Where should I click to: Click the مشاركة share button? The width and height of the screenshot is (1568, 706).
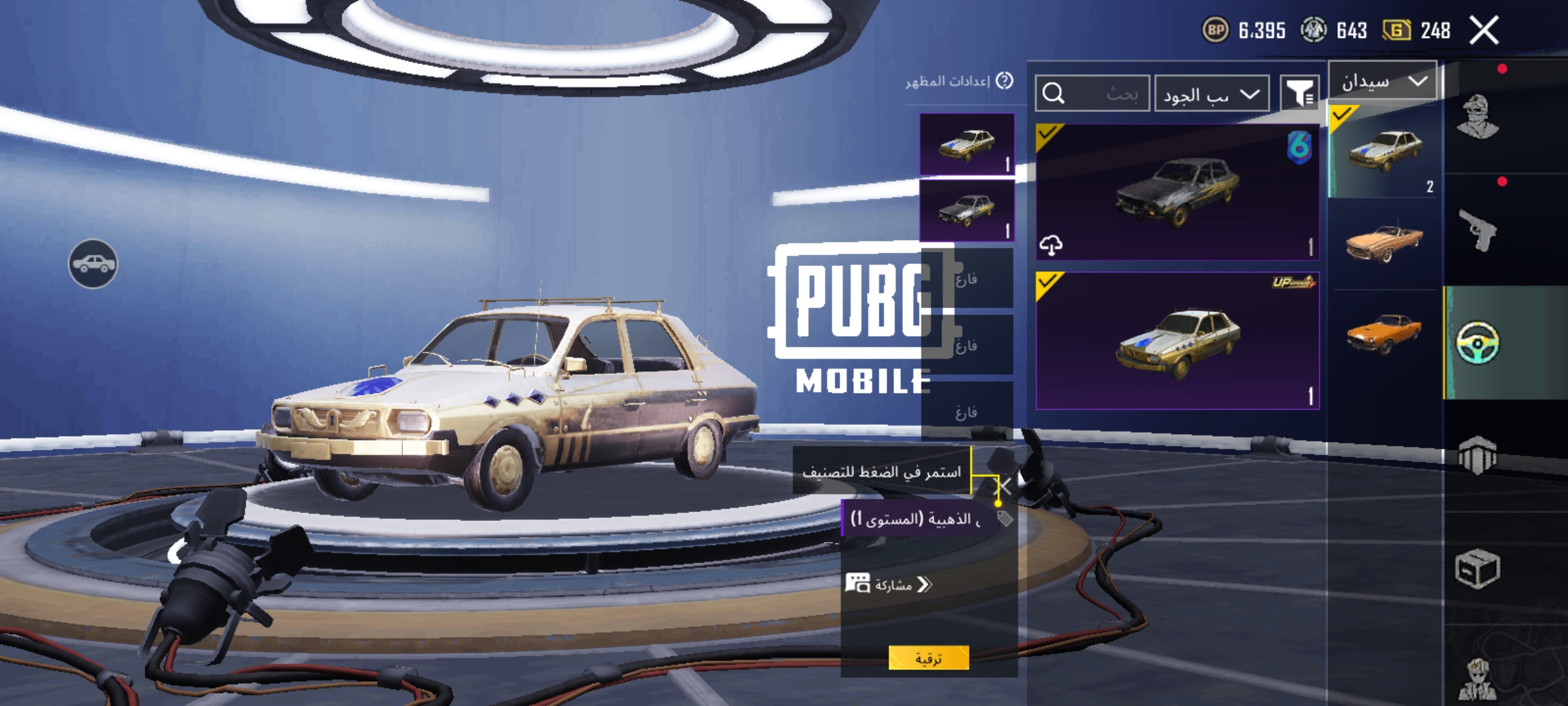click(889, 584)
